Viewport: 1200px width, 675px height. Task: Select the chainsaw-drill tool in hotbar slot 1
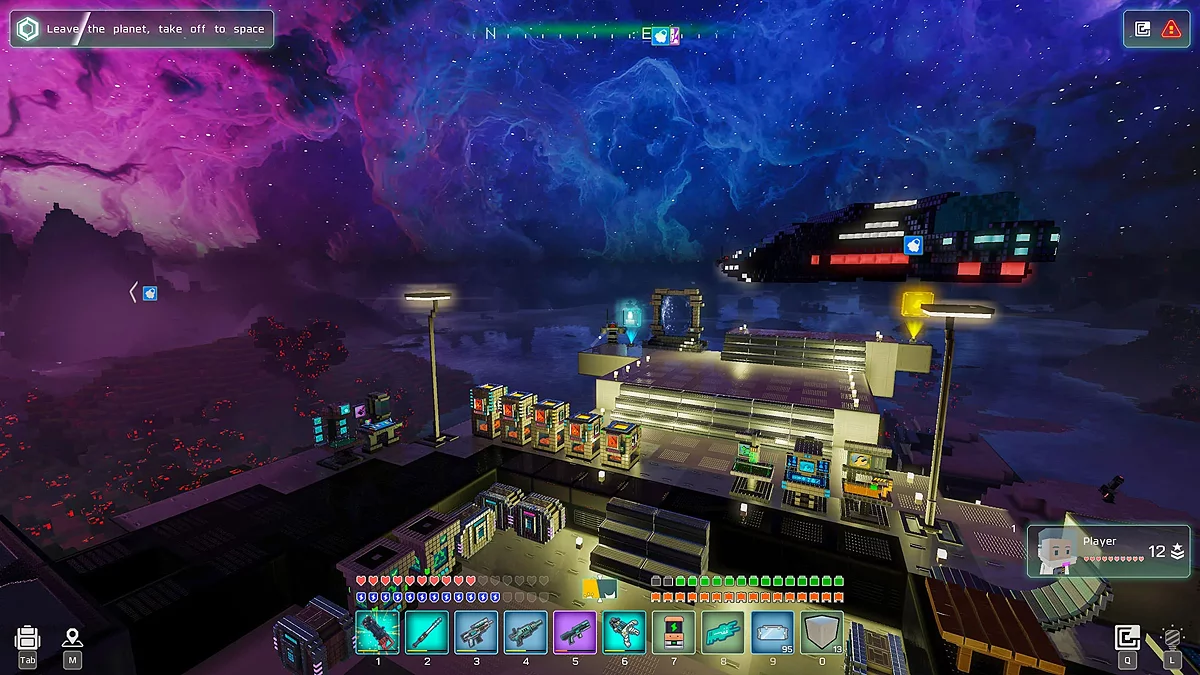(377, 632)
